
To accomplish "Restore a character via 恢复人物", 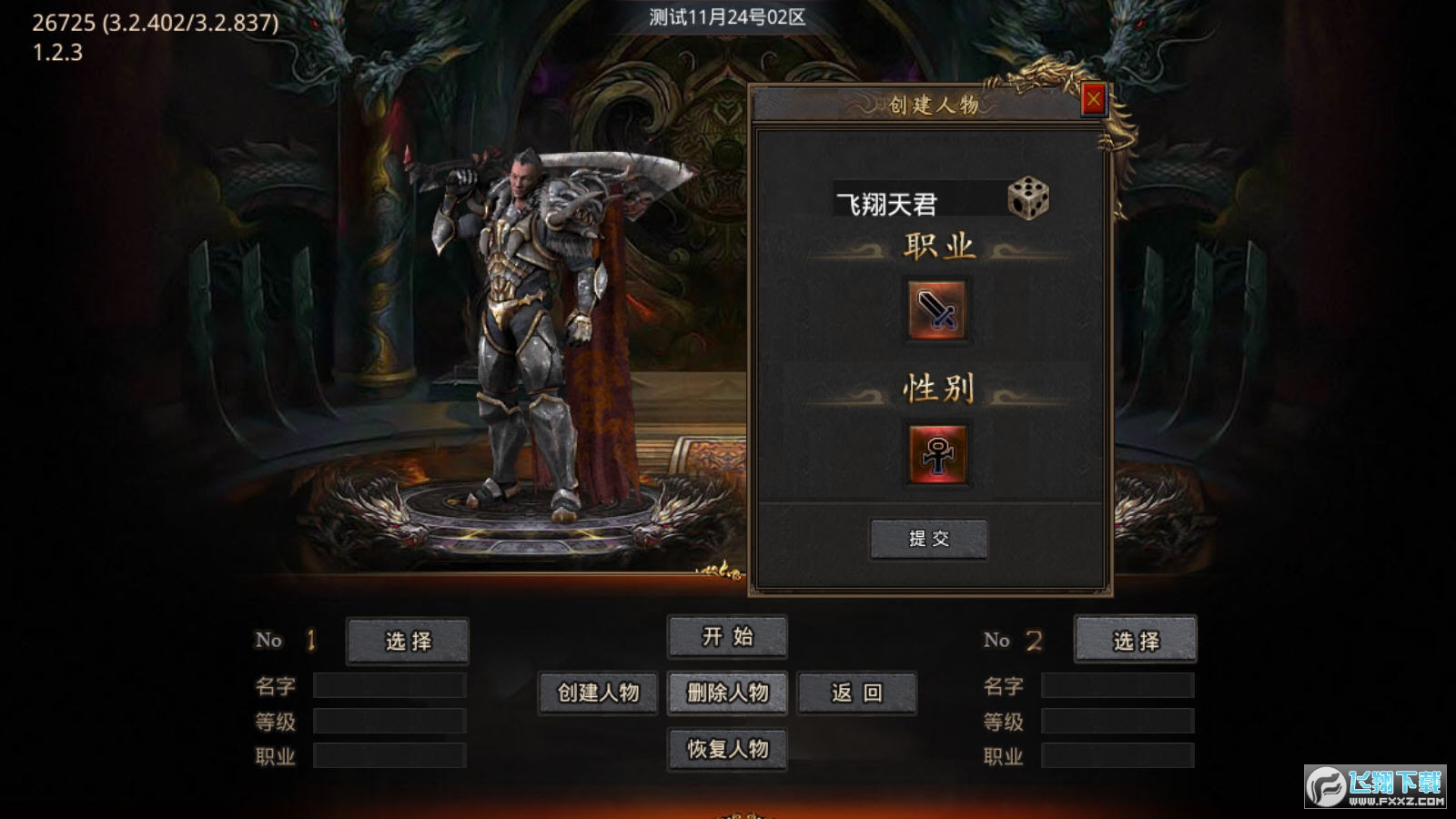I will (x=727, y=749).
